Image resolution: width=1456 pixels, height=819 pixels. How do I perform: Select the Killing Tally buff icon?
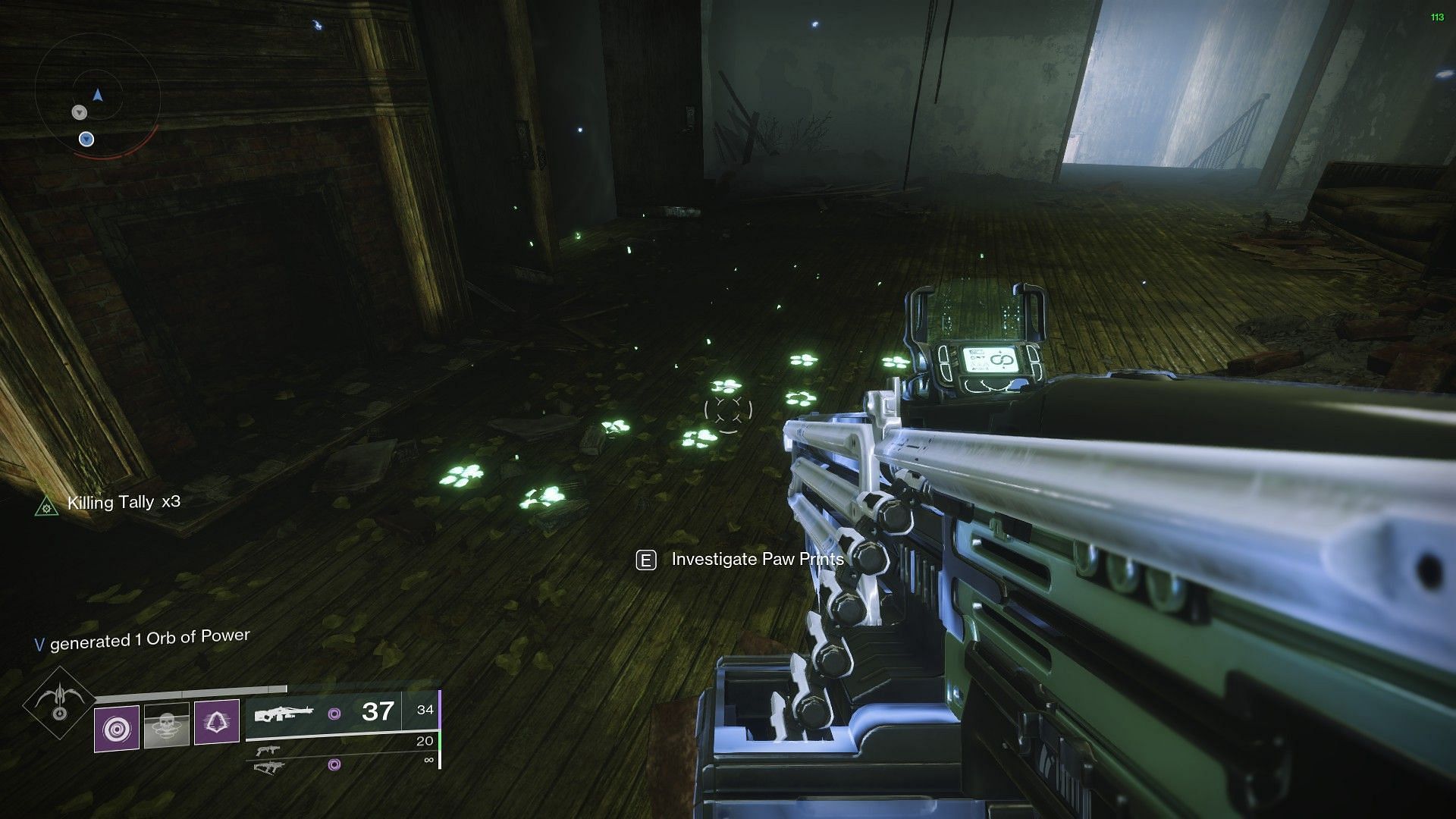click(x=47, y=505)
